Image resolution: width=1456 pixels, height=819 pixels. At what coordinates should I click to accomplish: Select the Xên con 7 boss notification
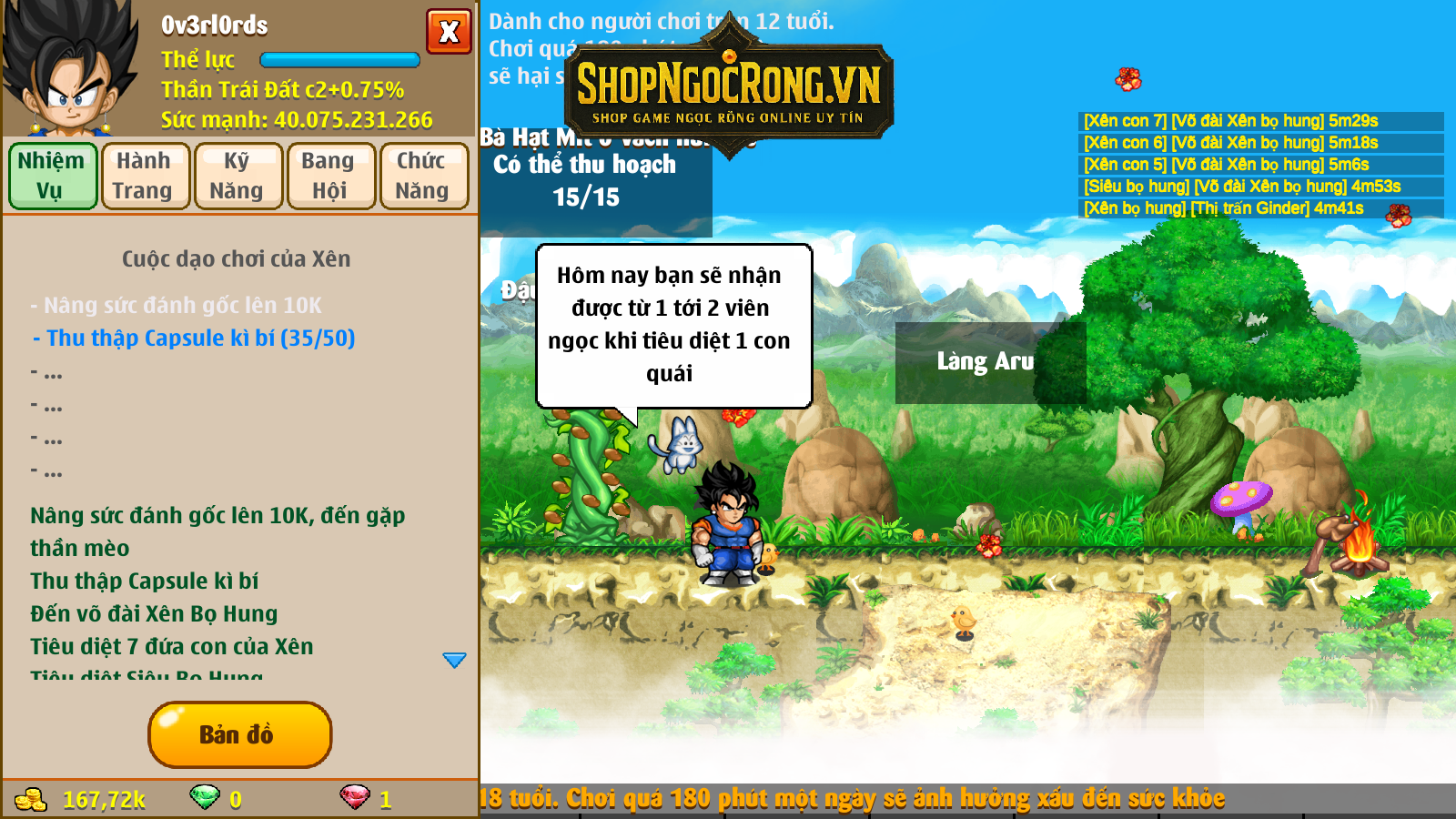1230,121
